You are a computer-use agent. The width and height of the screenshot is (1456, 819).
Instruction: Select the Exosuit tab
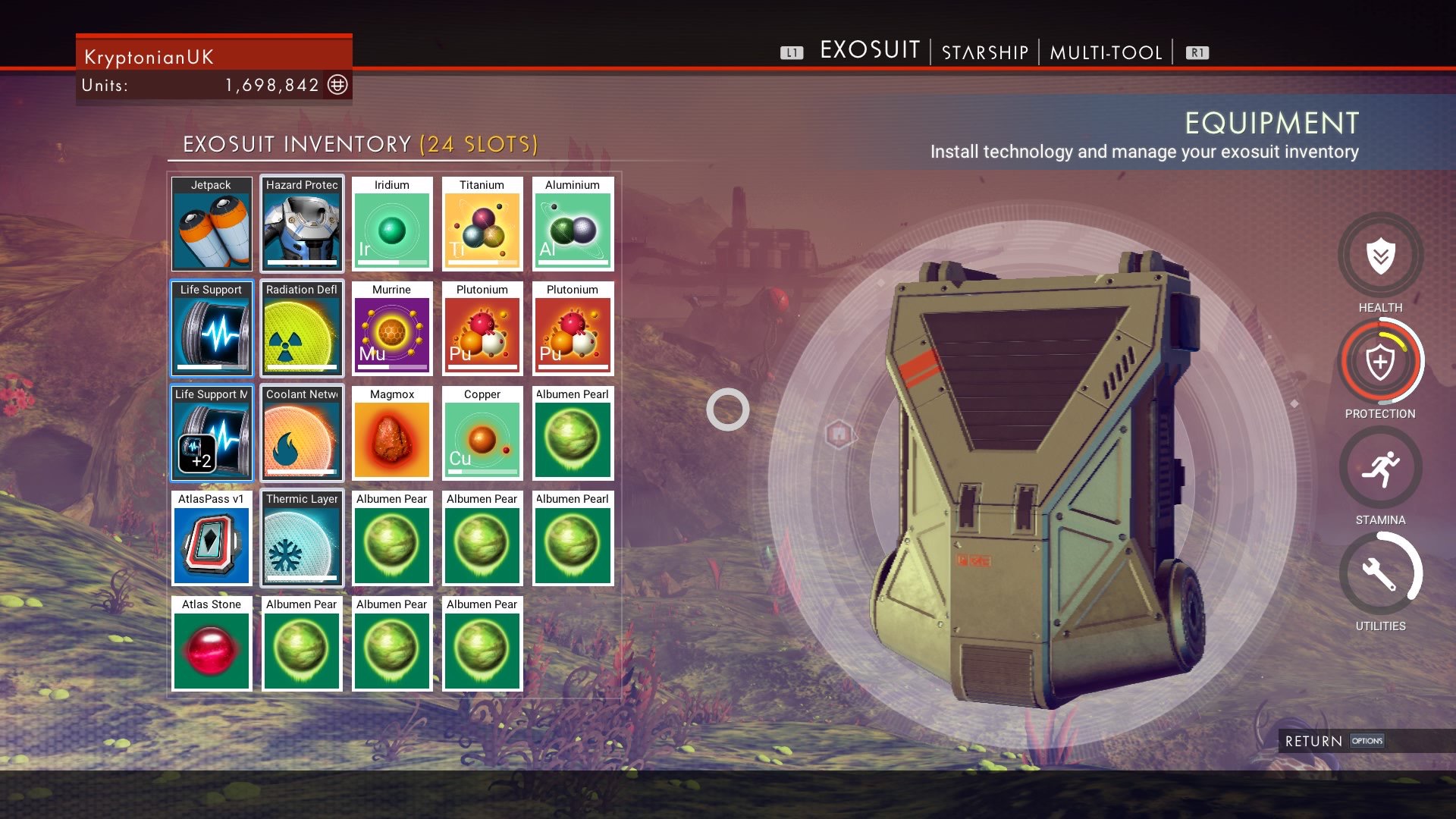click(x=870, y=50)
